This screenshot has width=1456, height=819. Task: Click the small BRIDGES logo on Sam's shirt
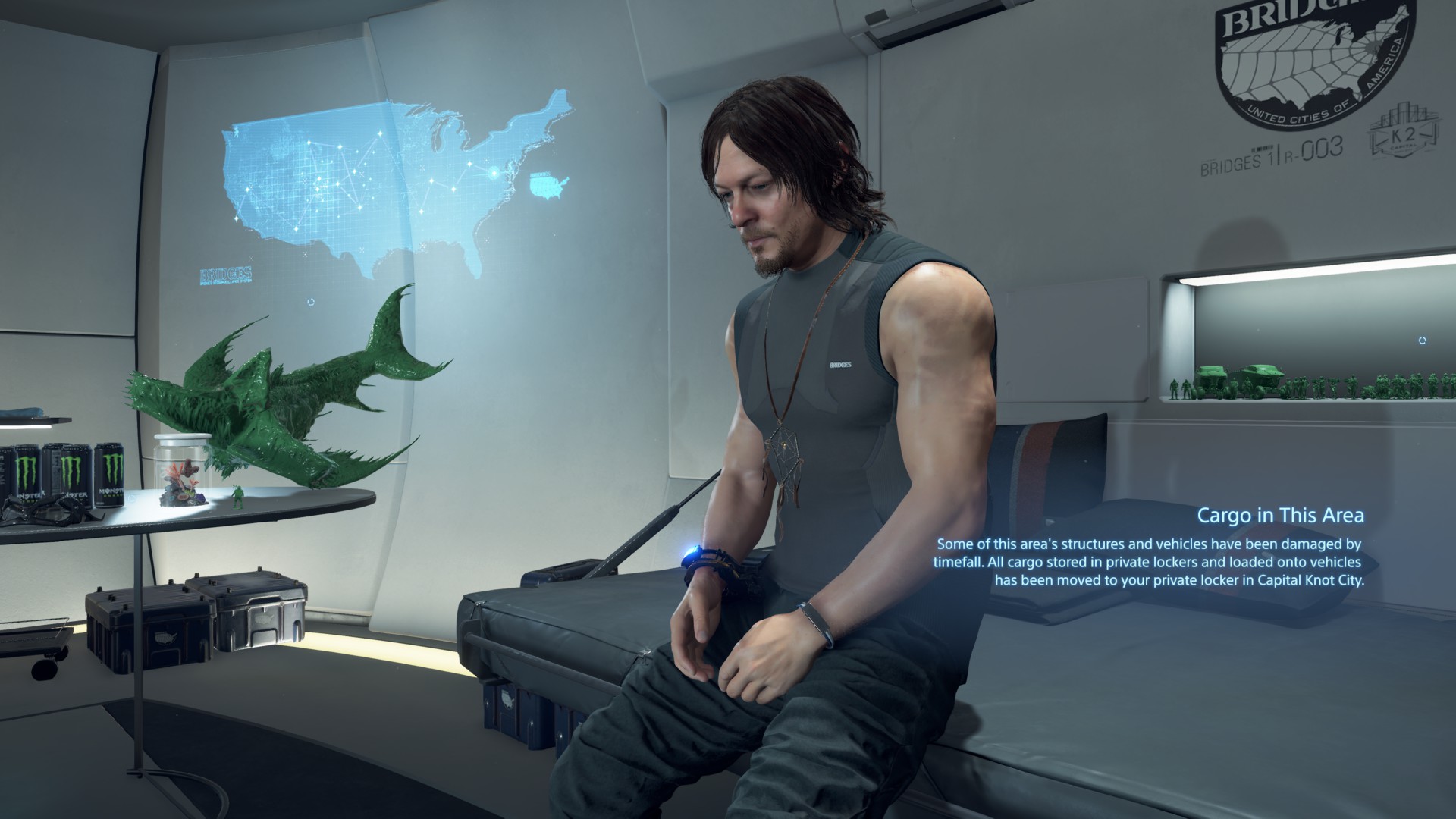839,366
